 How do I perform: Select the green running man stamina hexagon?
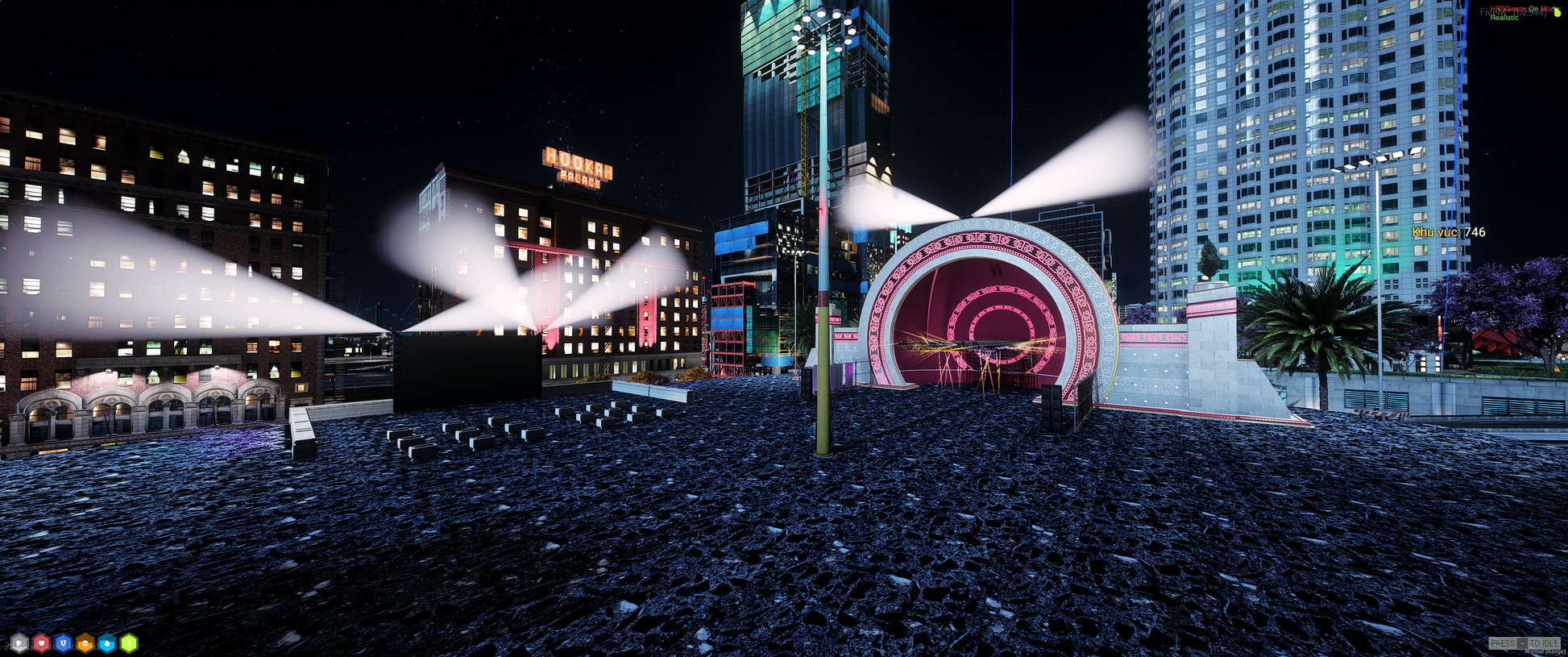click(x=128, y=643)
